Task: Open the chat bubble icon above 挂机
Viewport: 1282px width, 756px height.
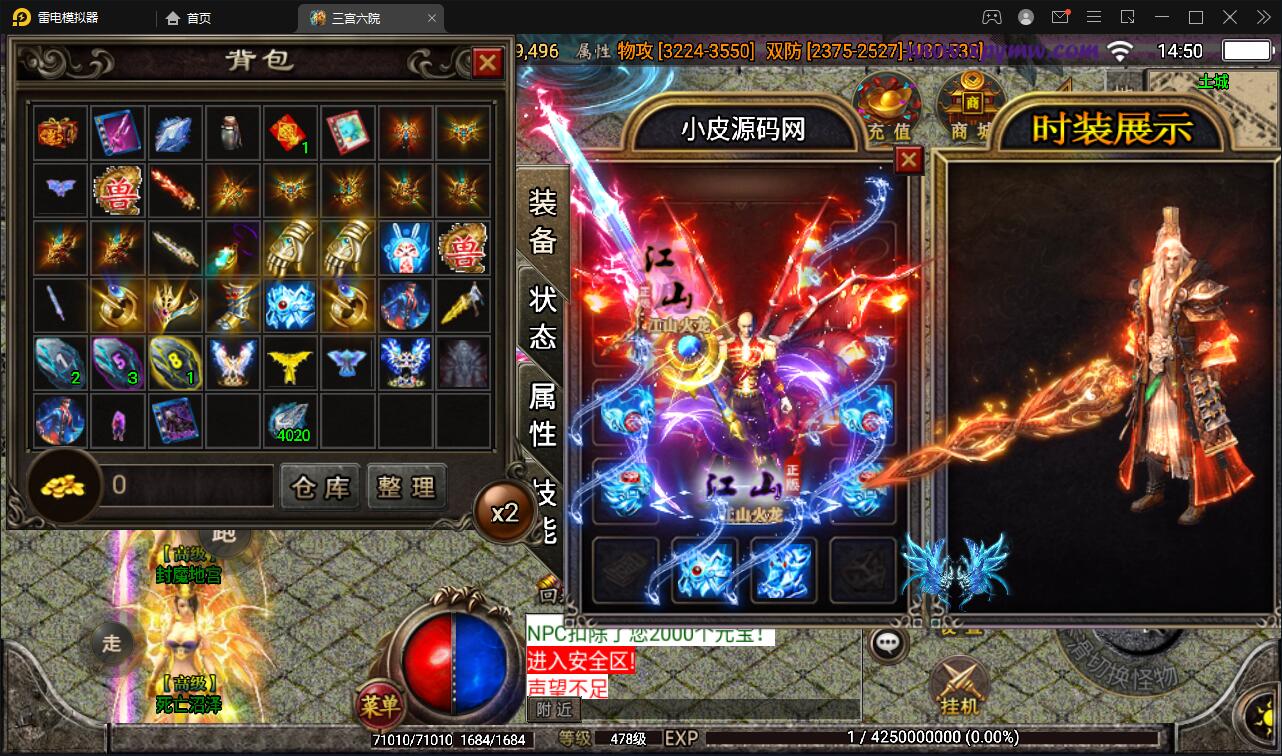Action: pyautogui.click(x=884, y=645)
